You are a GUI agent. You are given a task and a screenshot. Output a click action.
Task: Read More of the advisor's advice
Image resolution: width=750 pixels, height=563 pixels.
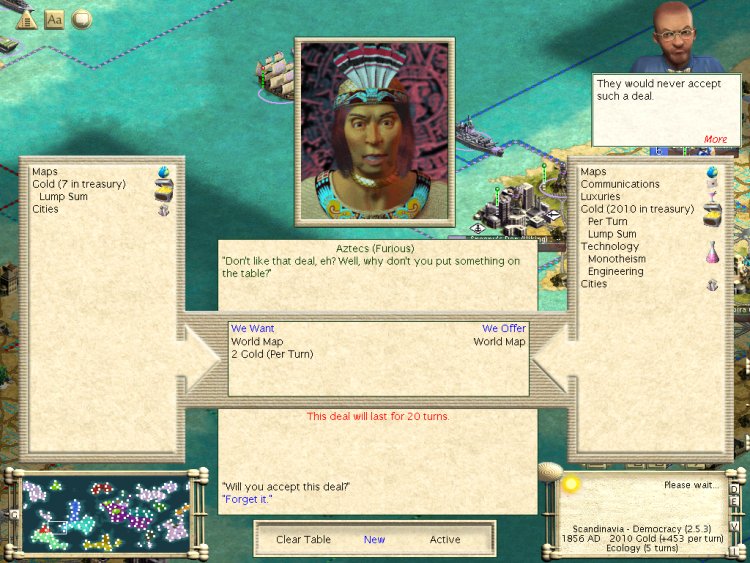pos(715,139)
